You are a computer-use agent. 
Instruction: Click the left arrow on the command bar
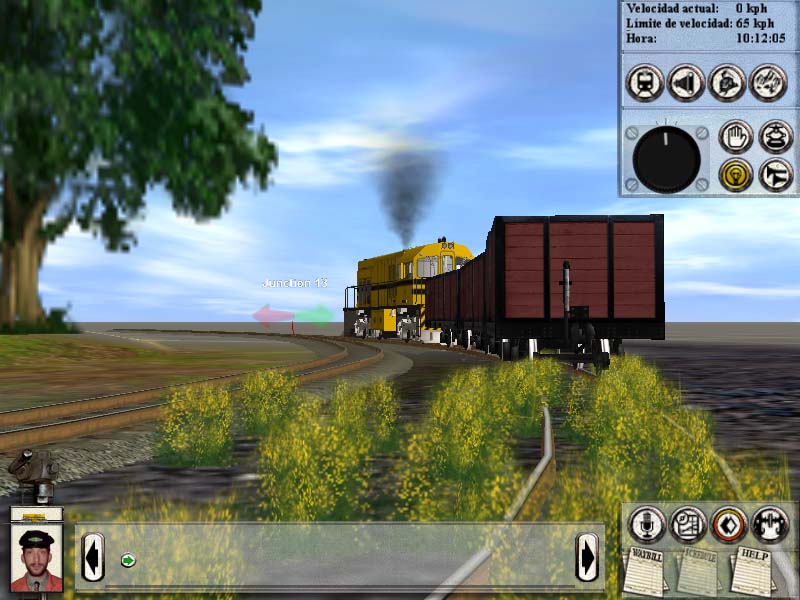[93, 557]
